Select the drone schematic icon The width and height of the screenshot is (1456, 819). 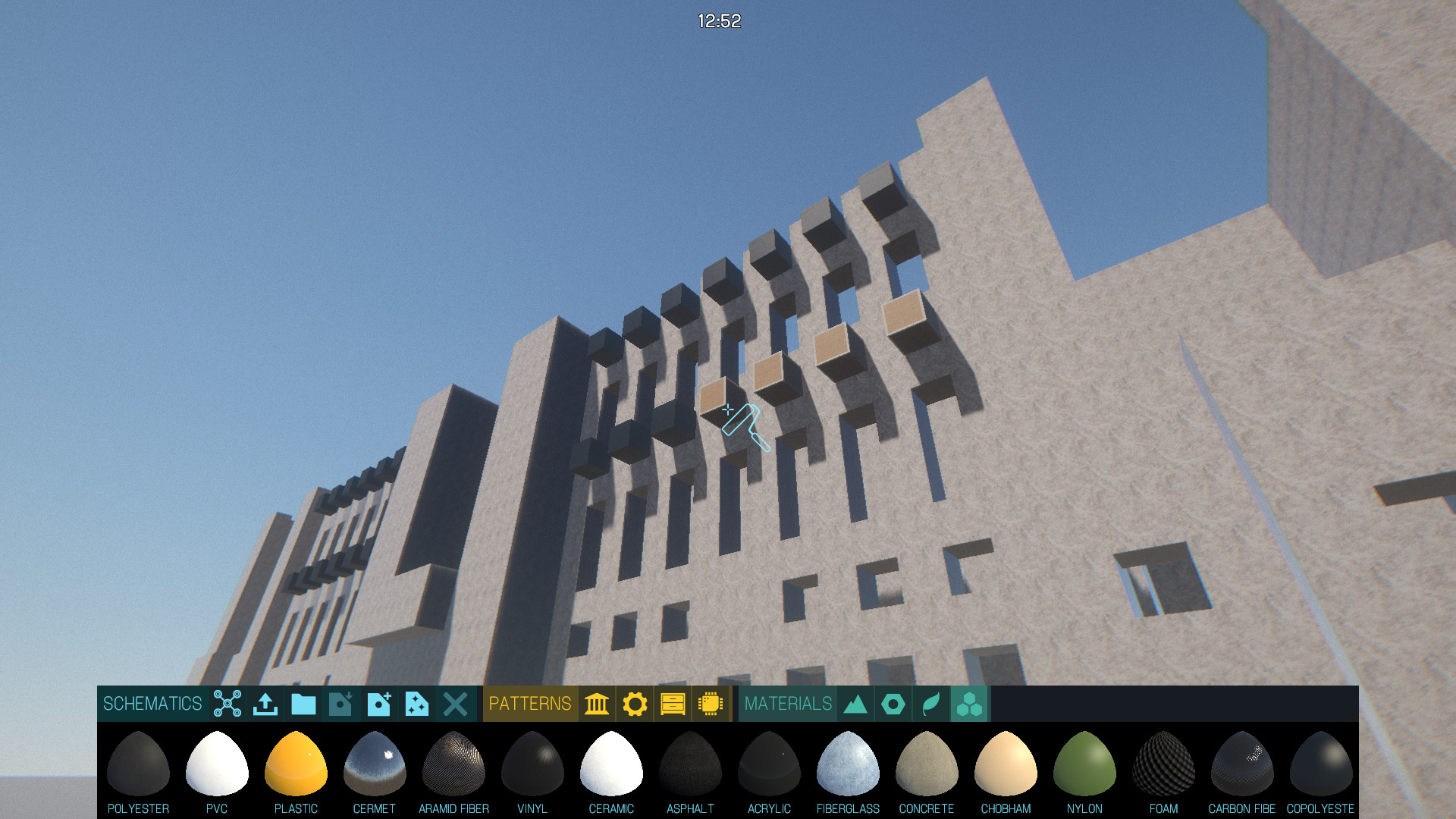(227, 704)
